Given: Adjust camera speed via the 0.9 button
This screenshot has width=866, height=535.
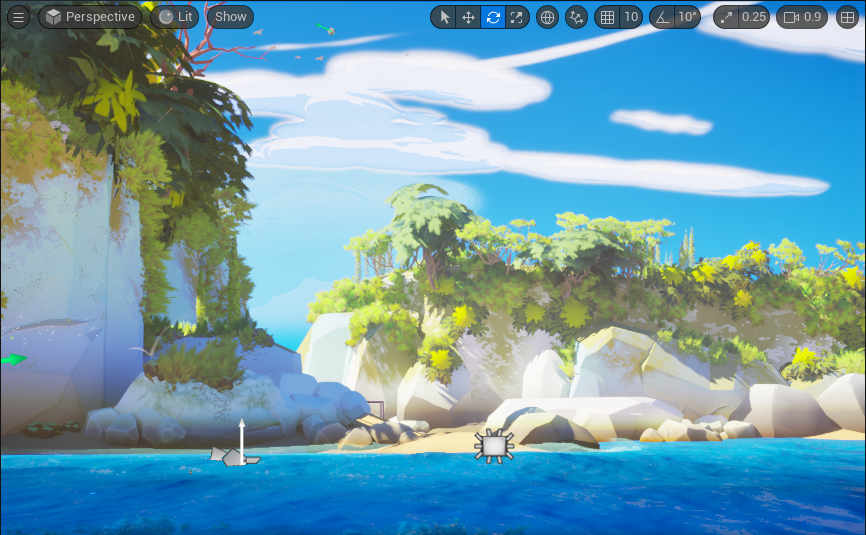Looking at the screenshot, I should point(802,17).
